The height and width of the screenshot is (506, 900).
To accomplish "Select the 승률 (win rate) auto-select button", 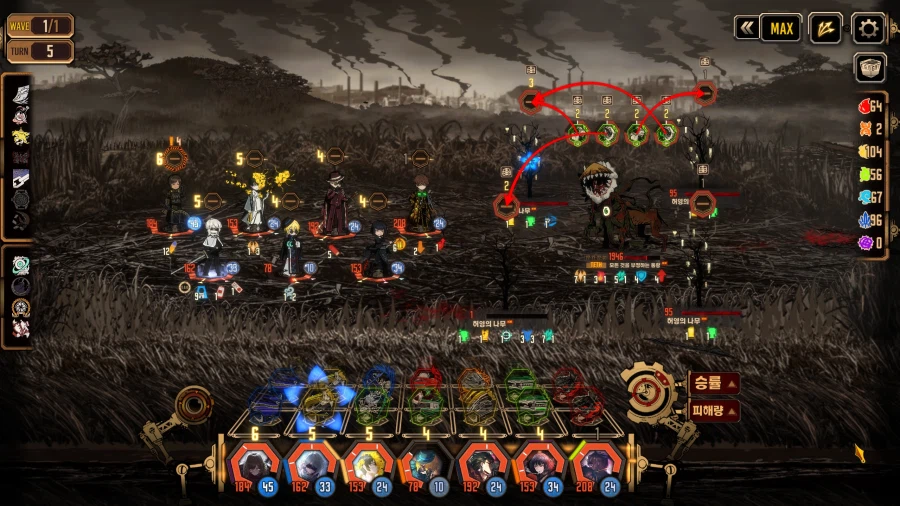I will [713, 383].
